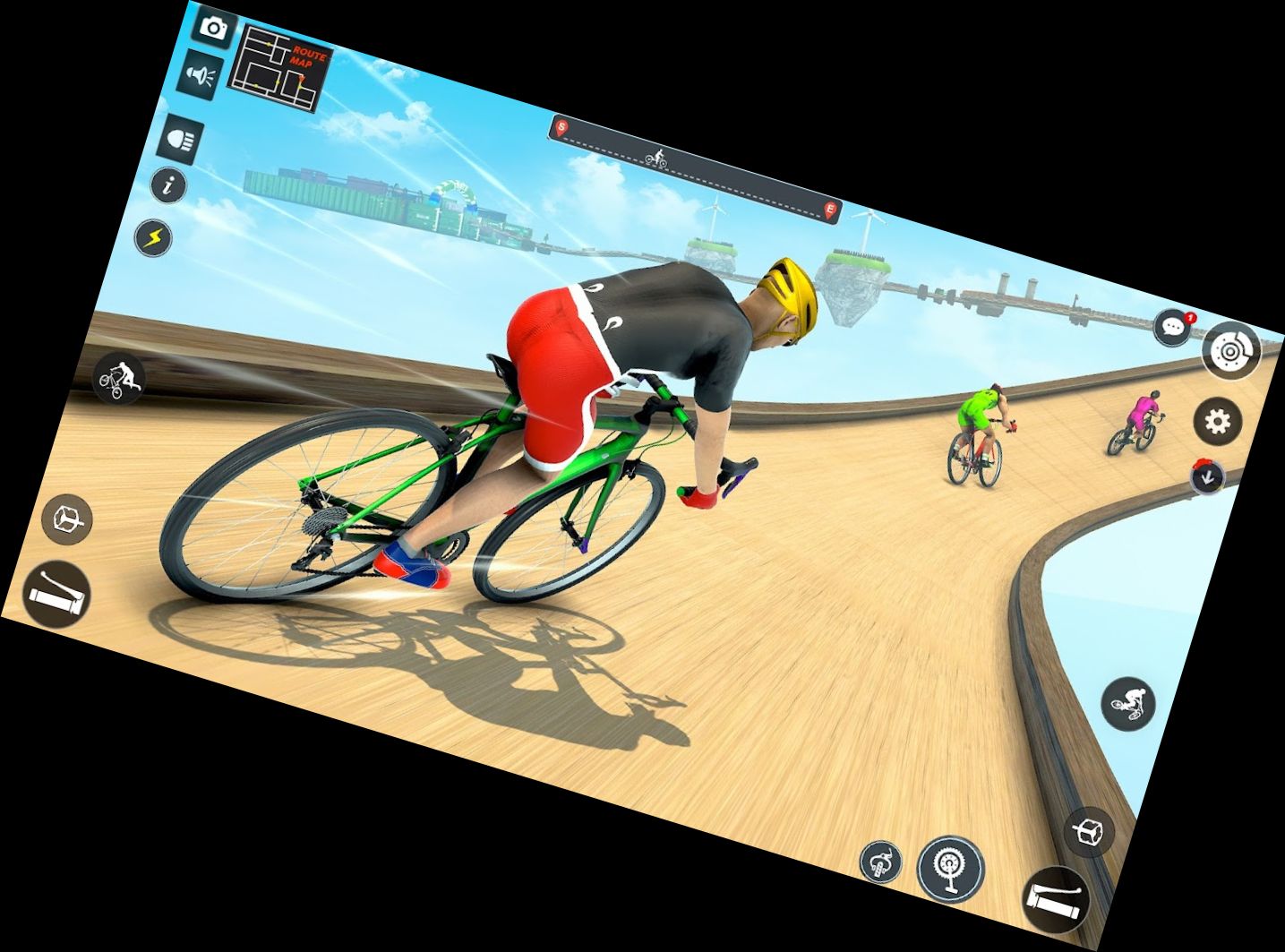Open the in-game settings gear

tap(1216, 417)
